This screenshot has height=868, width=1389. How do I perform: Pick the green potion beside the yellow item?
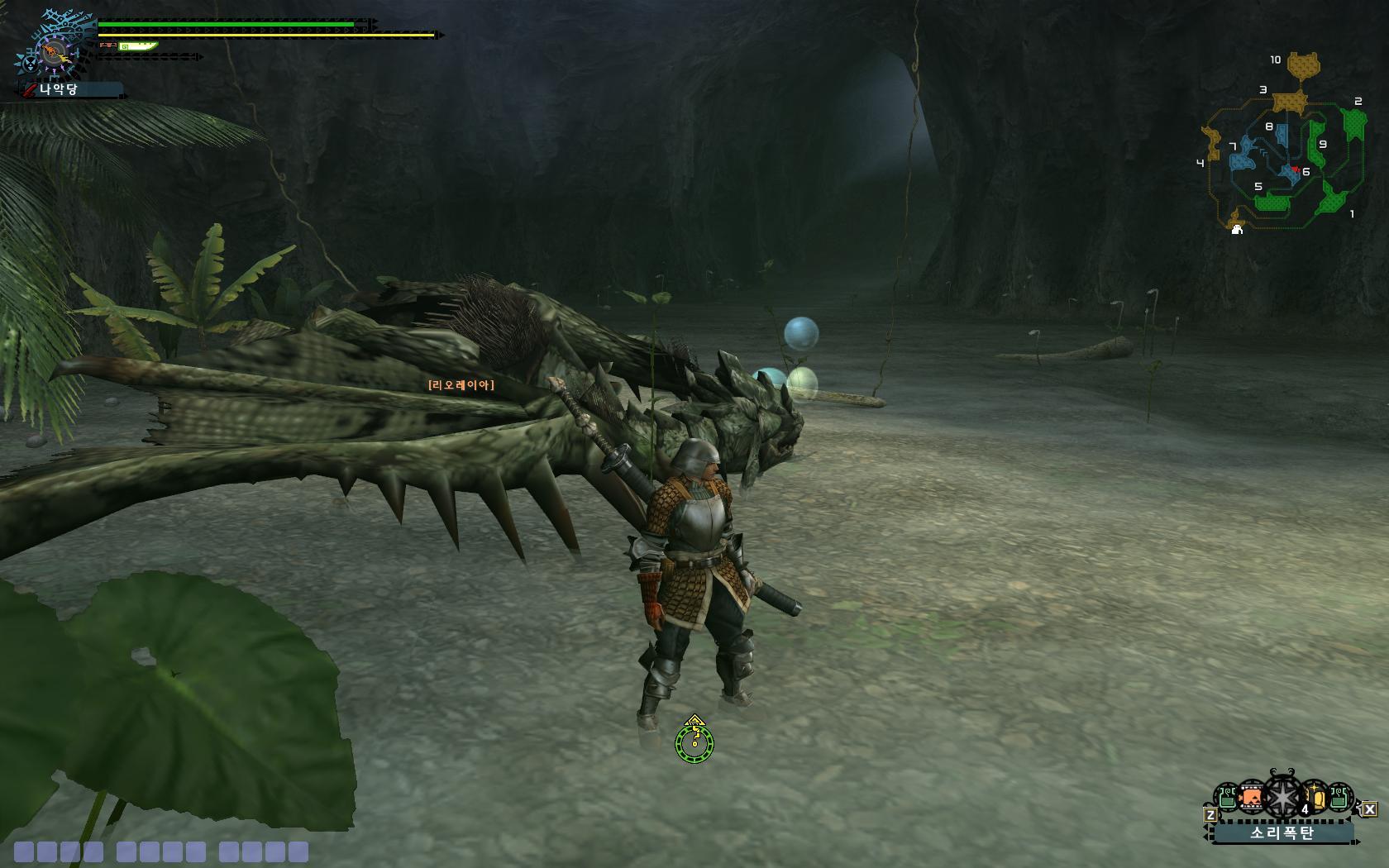[1340, 799]
